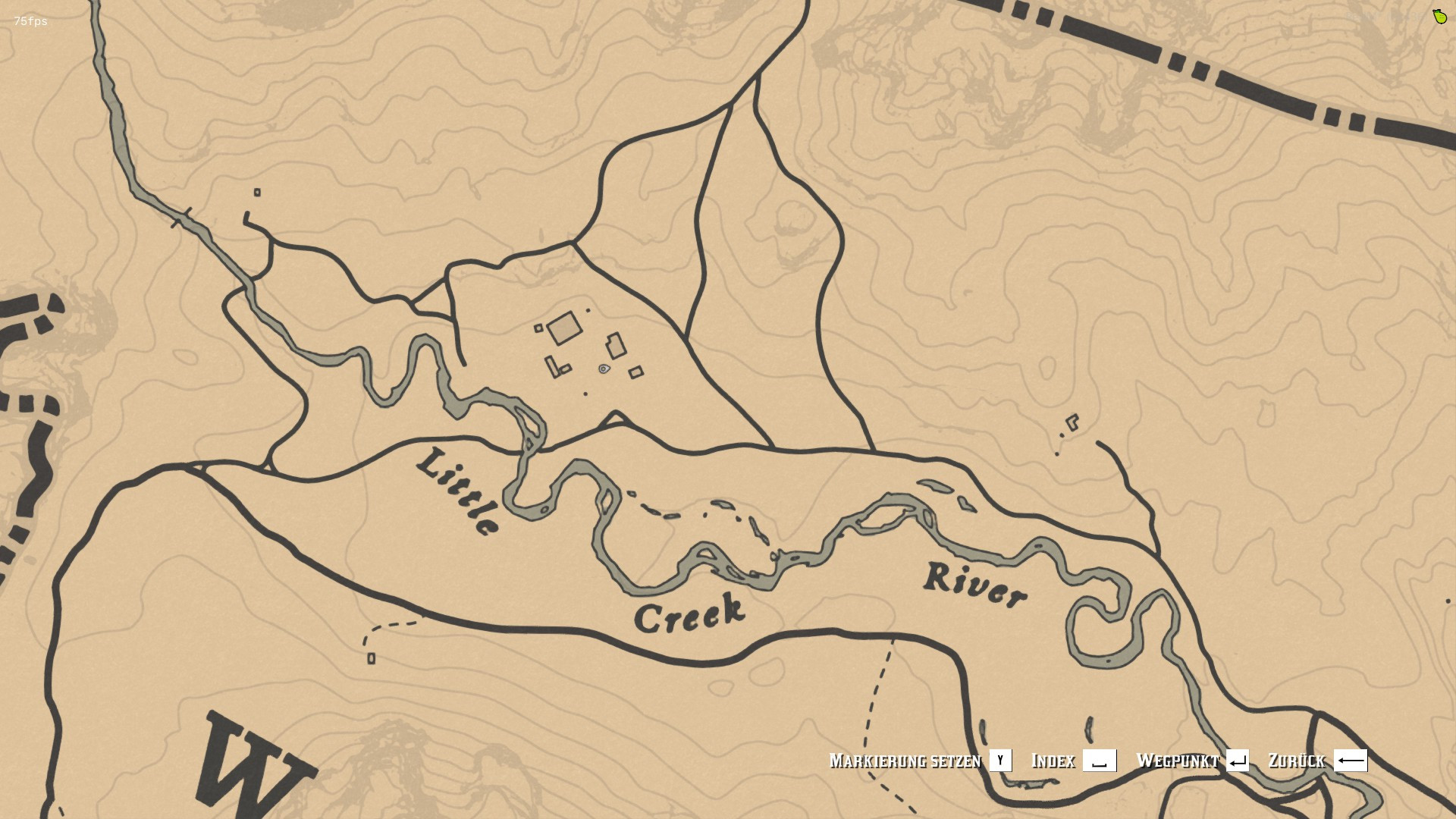This screenshot has height=819, width=1456.
Task: Click the tiny structure icon on the eastern trail
Action: pos(1073,423)
